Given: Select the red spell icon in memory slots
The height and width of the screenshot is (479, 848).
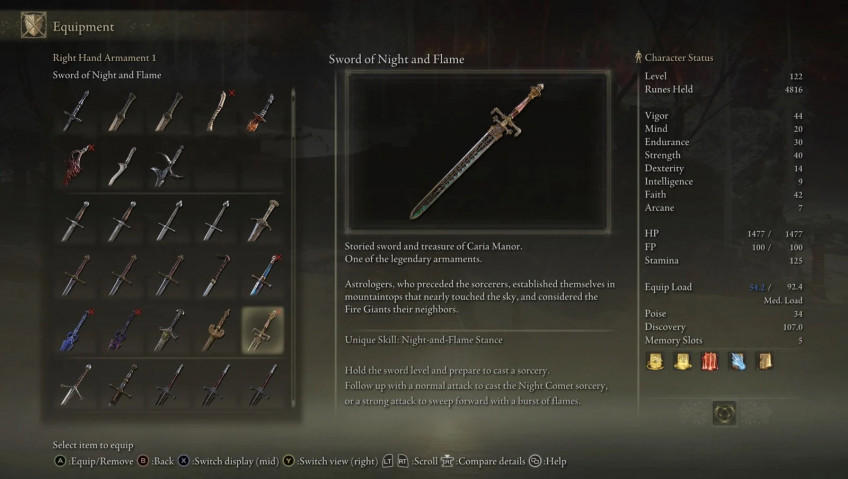Looking at the screenshot, I should click(x=710, y=362).
